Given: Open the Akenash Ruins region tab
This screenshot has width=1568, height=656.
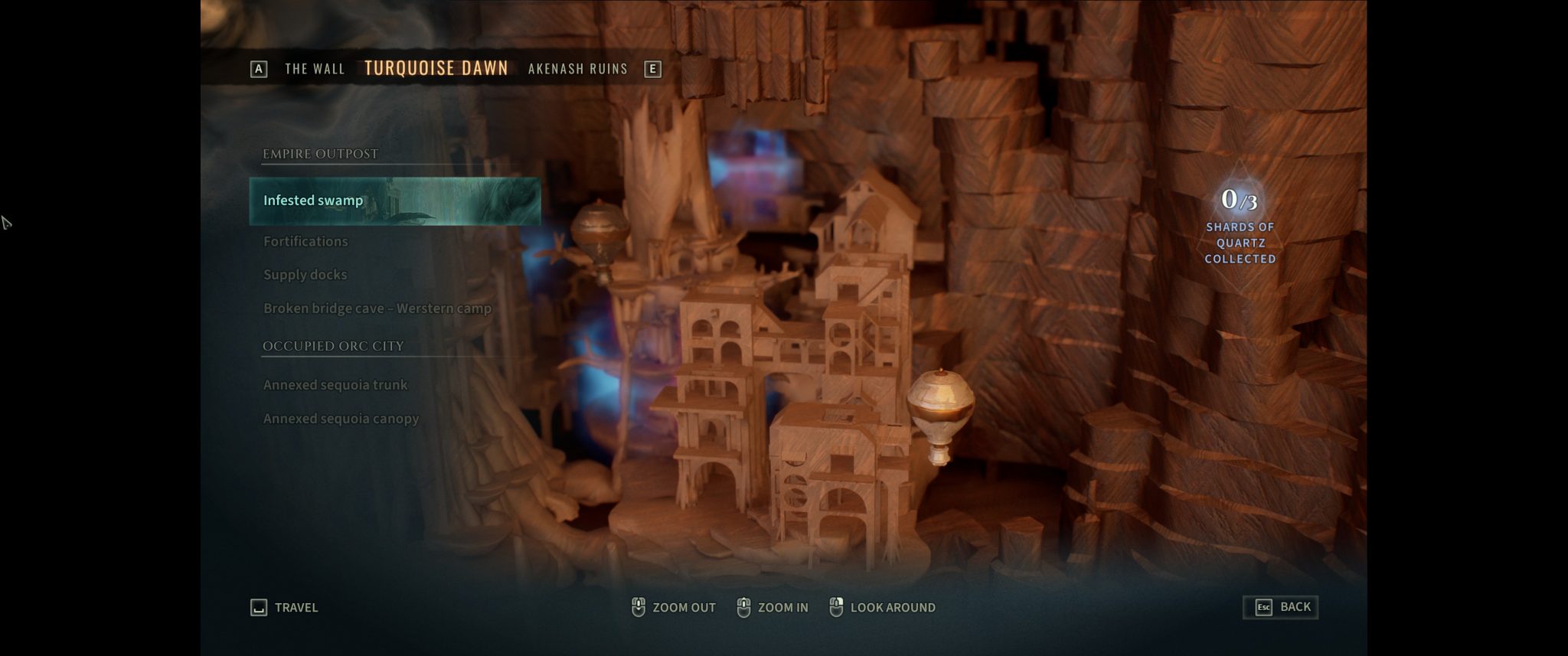Looking at the screenshot, I should (x=577, y=69).
